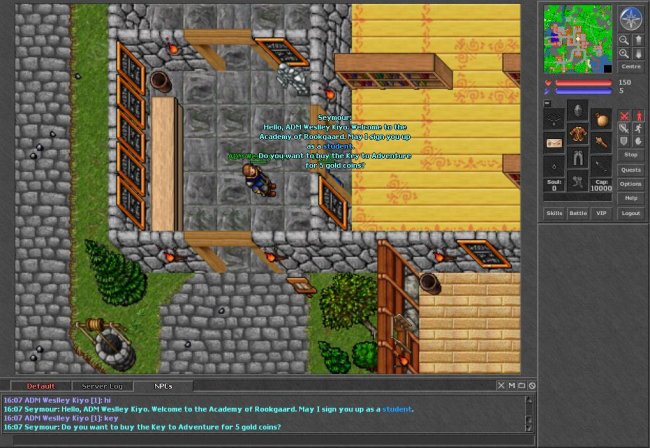Click the minimap

point(576,37)
